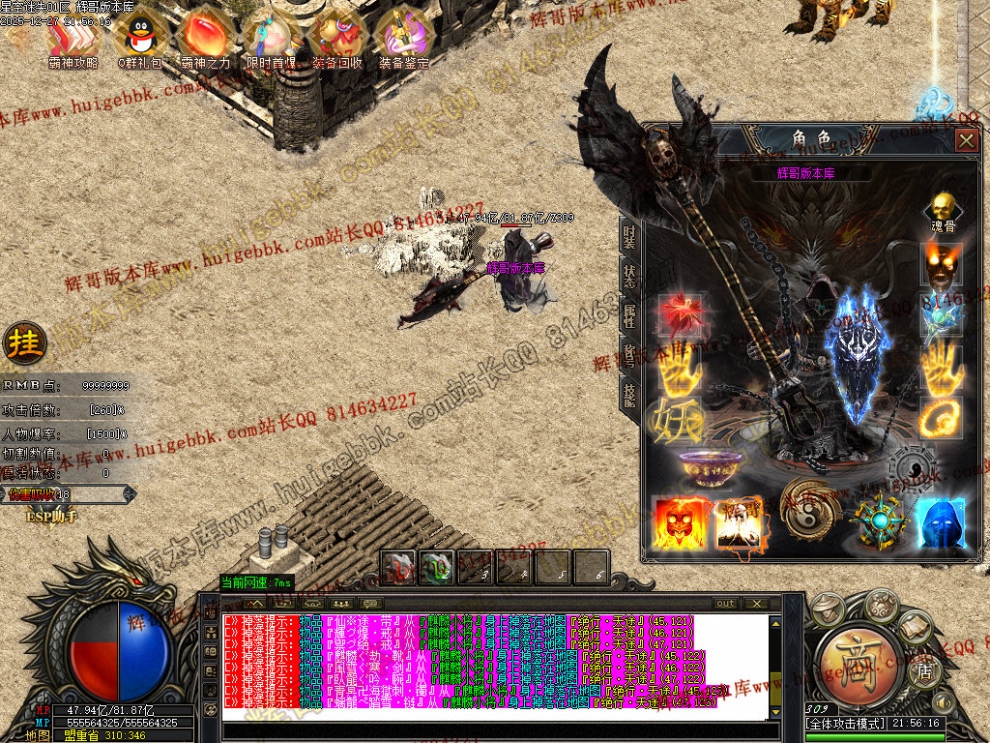990x743 pixels.
Task: Close the 角色 character panel
Action: point(966,141)
